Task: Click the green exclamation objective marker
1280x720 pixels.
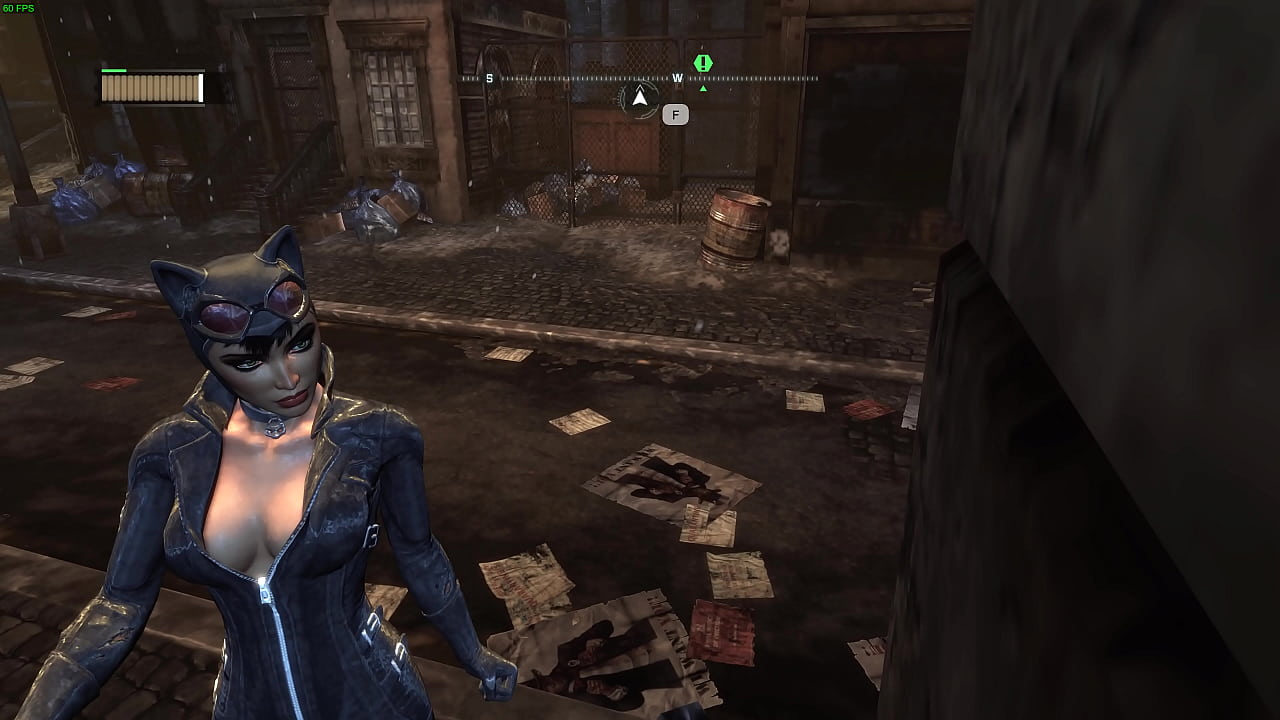Action: 703,63
